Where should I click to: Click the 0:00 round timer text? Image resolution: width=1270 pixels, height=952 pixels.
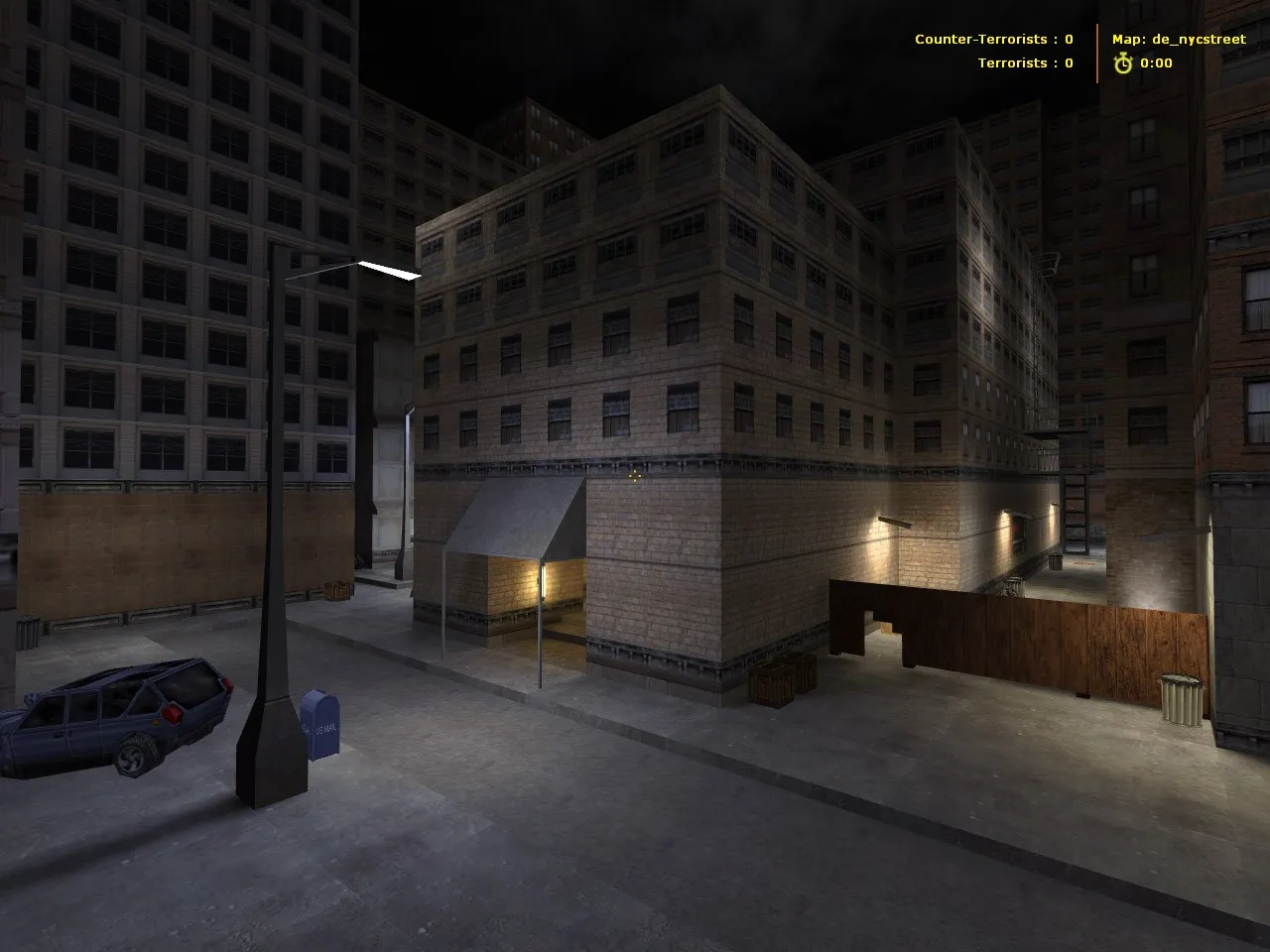coord(1156,62)
